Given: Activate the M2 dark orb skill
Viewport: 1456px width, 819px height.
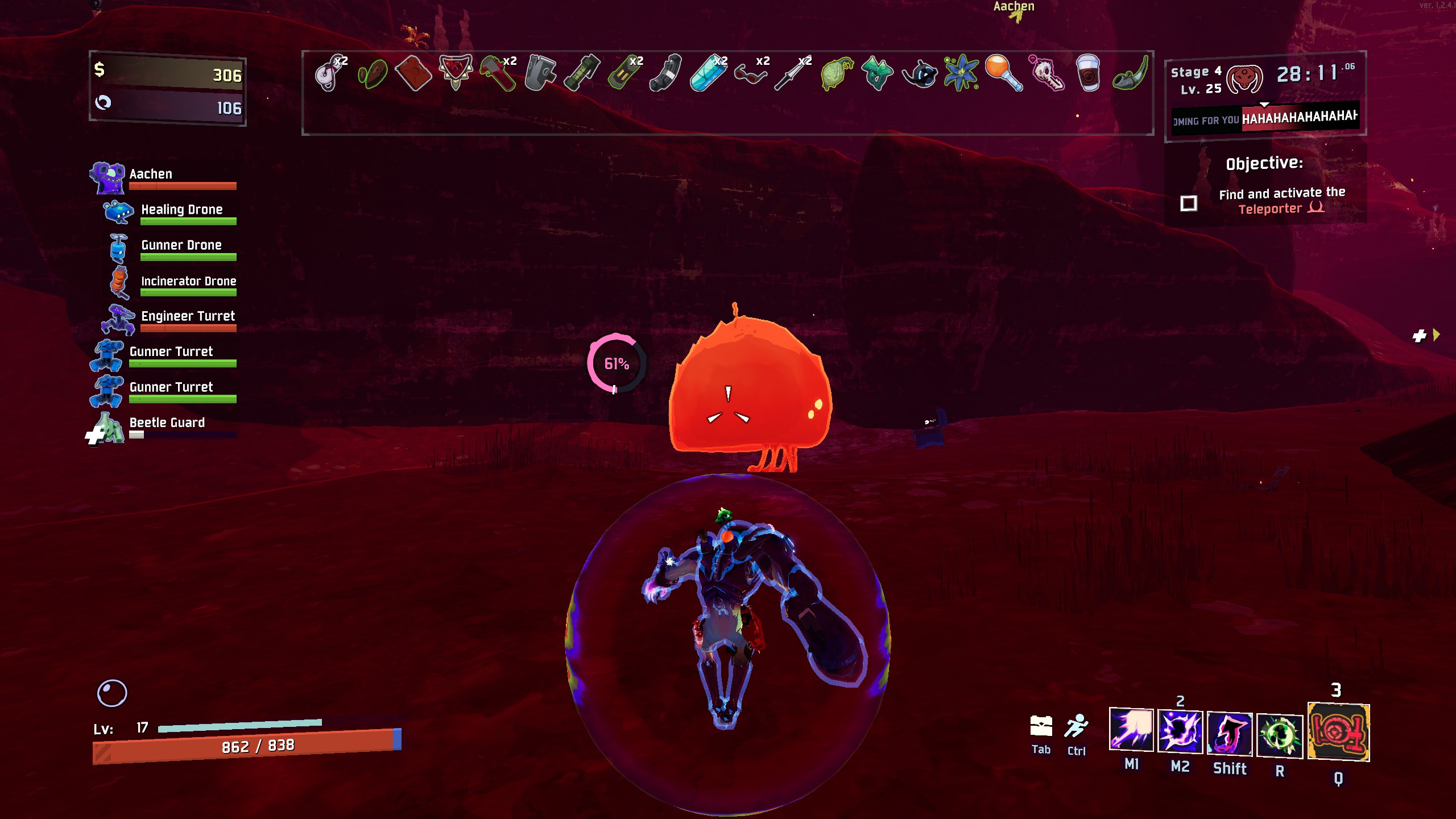Looking at the screenshot, I should coord(1180,732).
